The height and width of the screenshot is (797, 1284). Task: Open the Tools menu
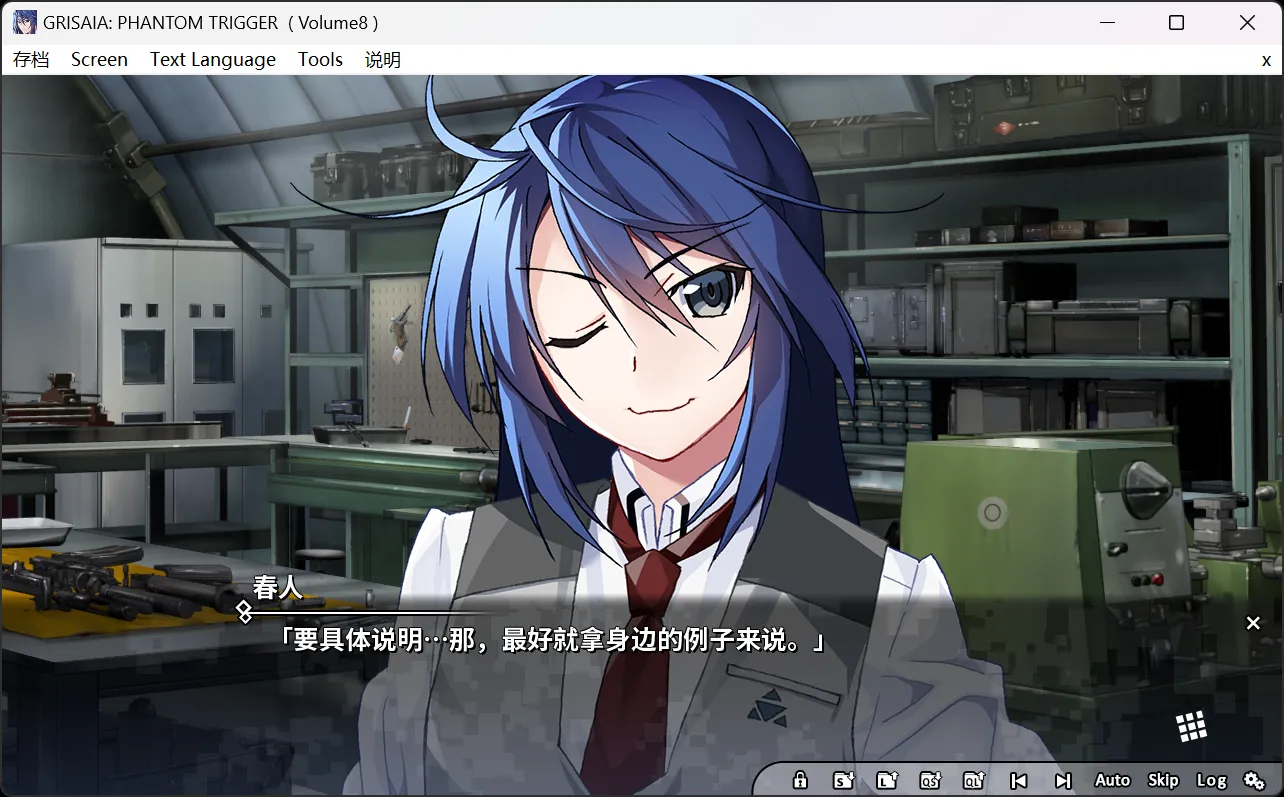[x=320, y=59]
